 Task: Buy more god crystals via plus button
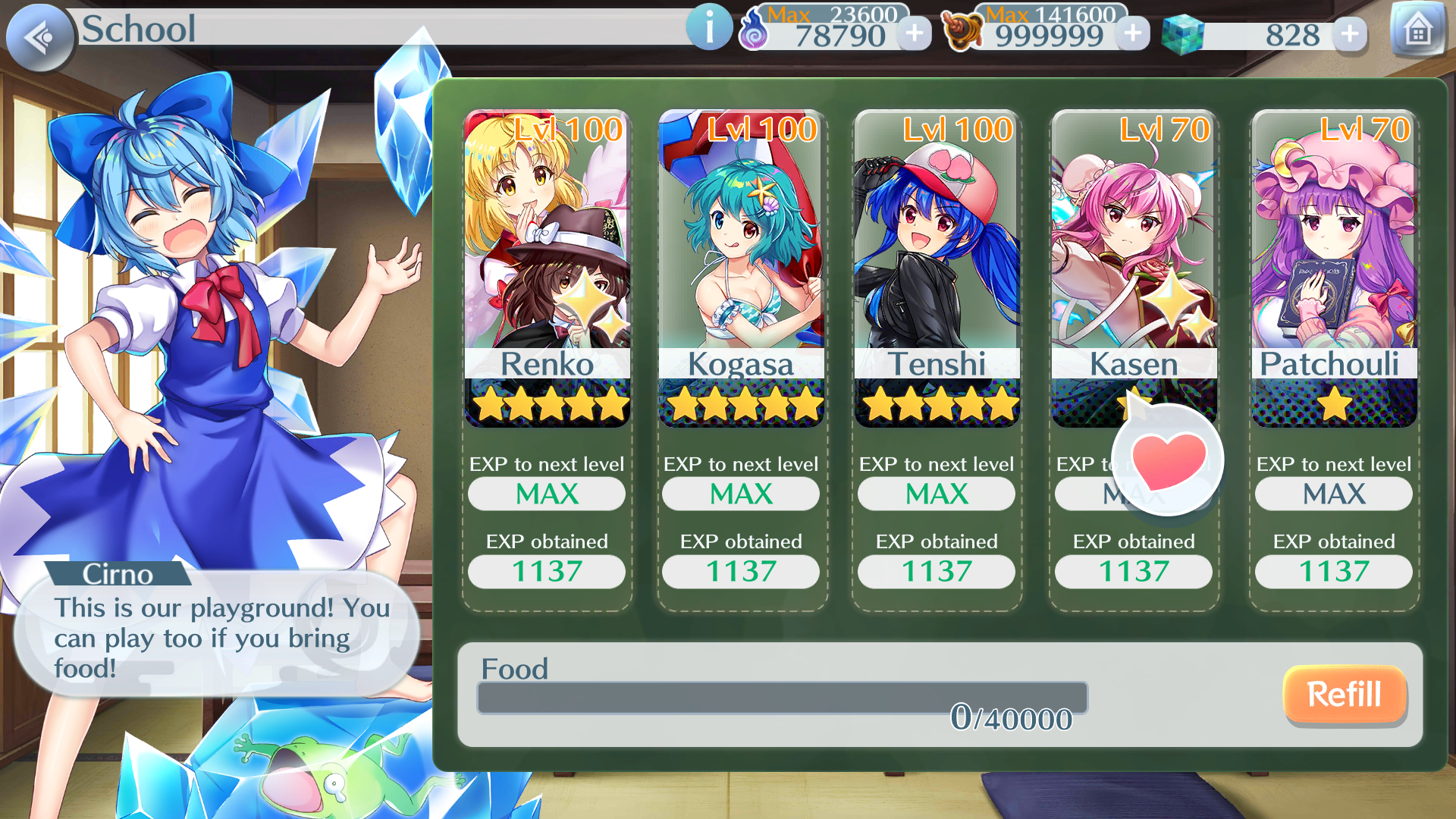(1350, 33)
